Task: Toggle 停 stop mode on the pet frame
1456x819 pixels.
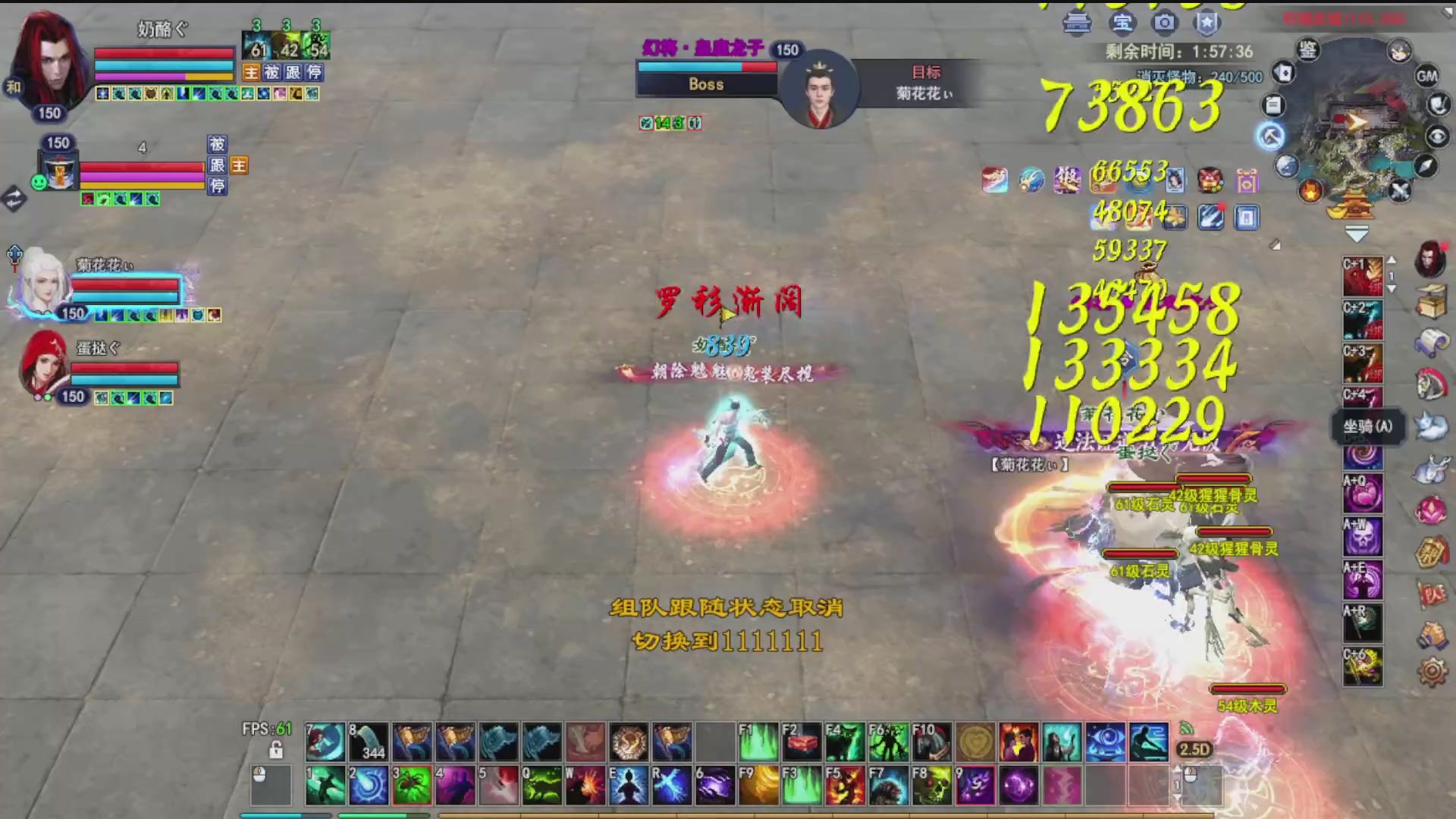Action: [x=218, y=186]
